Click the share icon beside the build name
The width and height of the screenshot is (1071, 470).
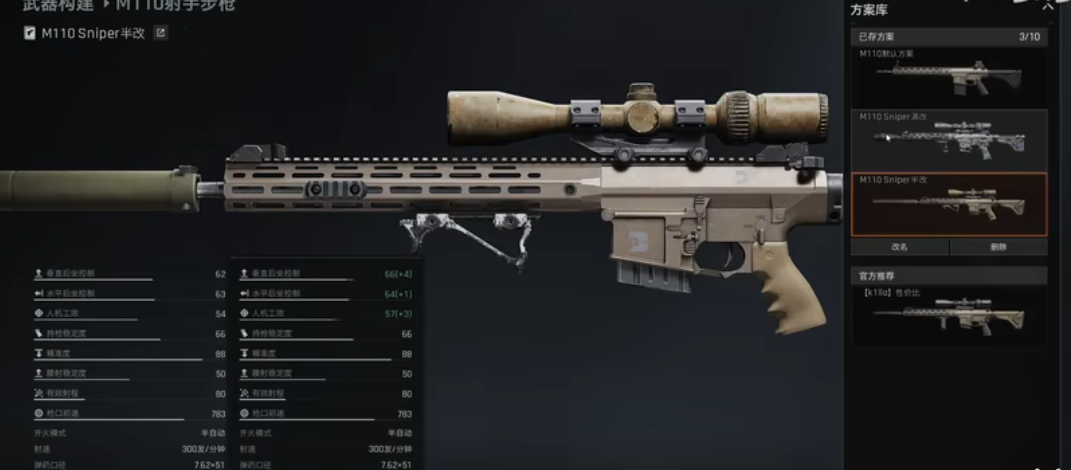click(x=160, y=33)
